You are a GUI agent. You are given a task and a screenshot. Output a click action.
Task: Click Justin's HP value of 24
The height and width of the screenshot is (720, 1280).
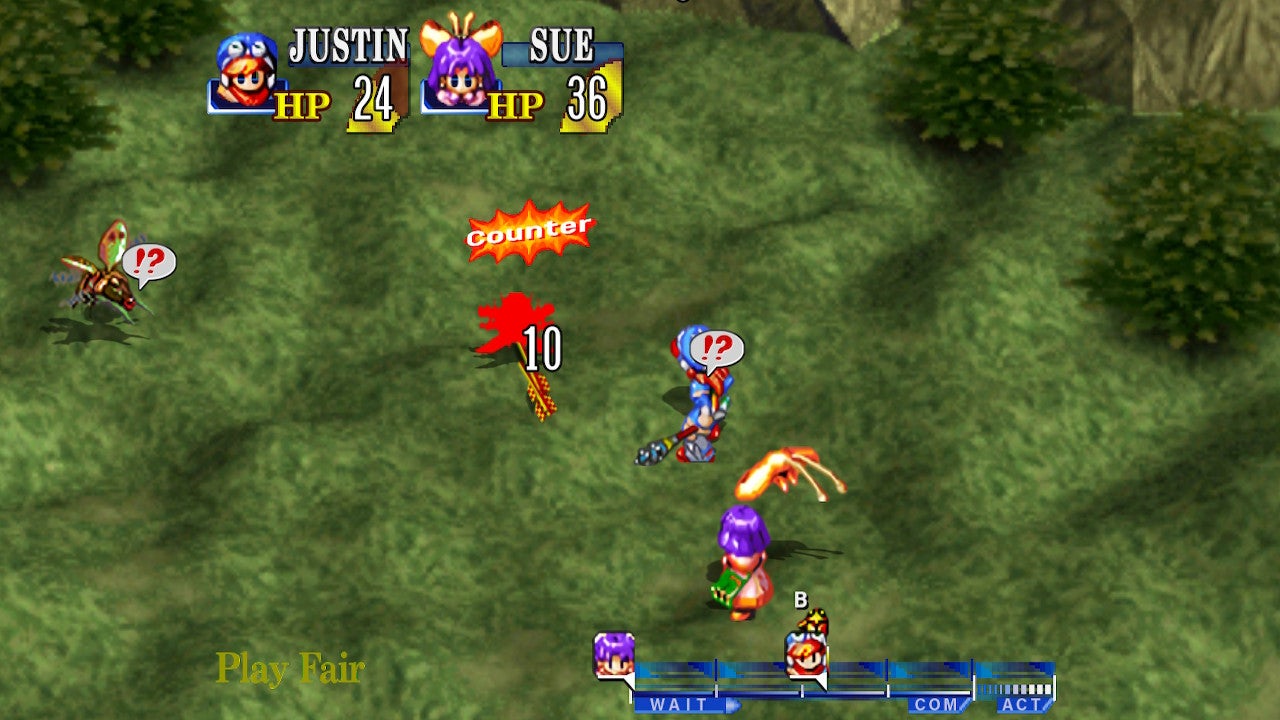tap(374, 99)
